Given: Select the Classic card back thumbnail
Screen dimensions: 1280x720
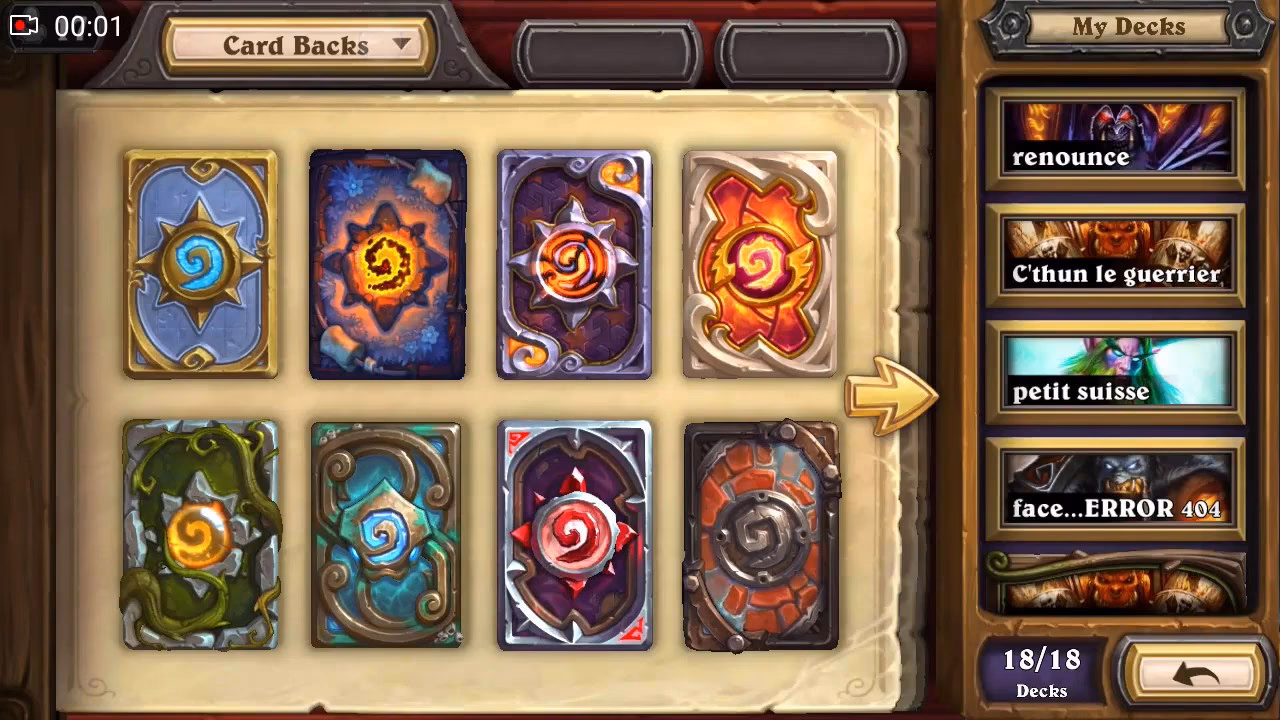Looking at the screenshot, I should [x=200, y=265].
